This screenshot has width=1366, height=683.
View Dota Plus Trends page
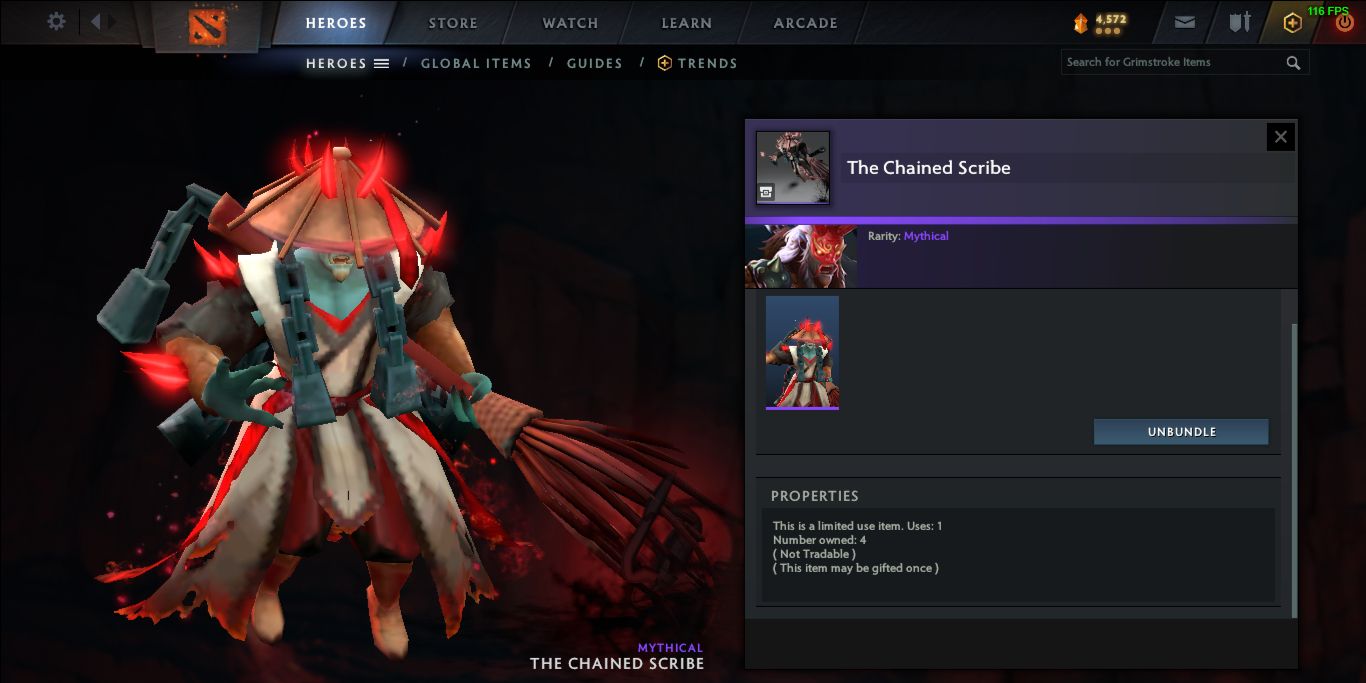coord(697,63)
